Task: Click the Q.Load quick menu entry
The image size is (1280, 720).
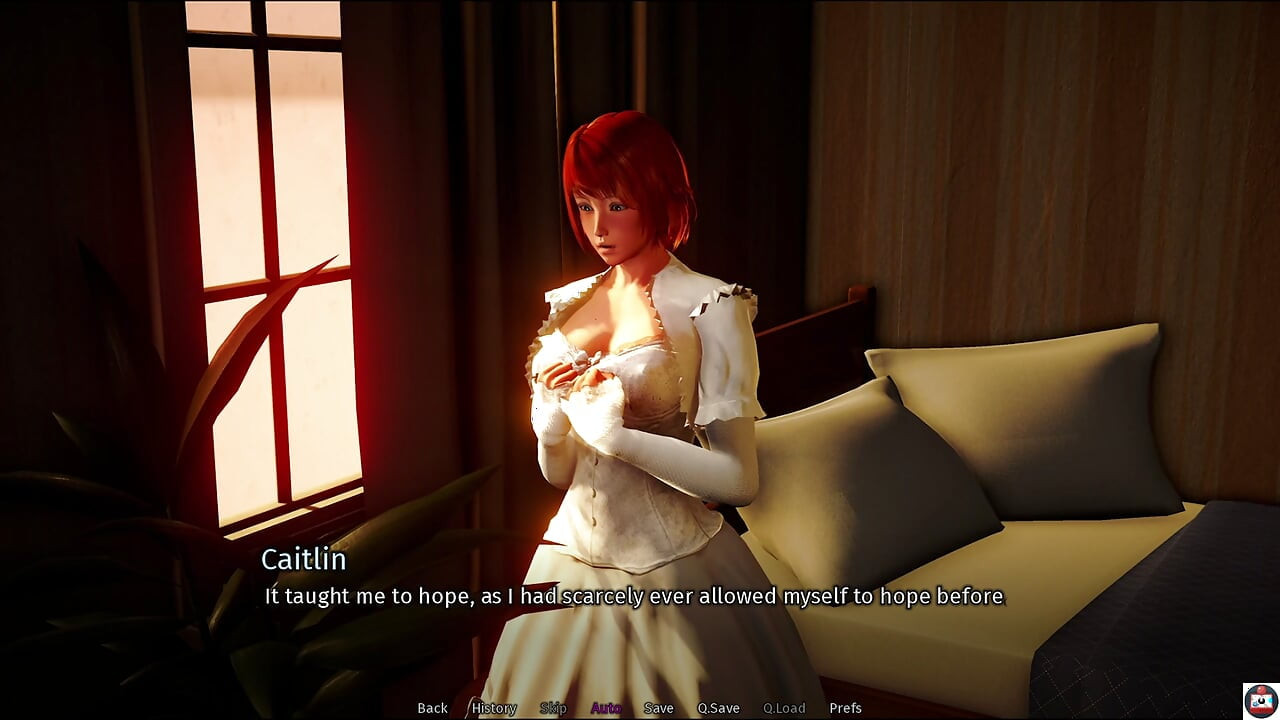Action: [x=785, y=707]
